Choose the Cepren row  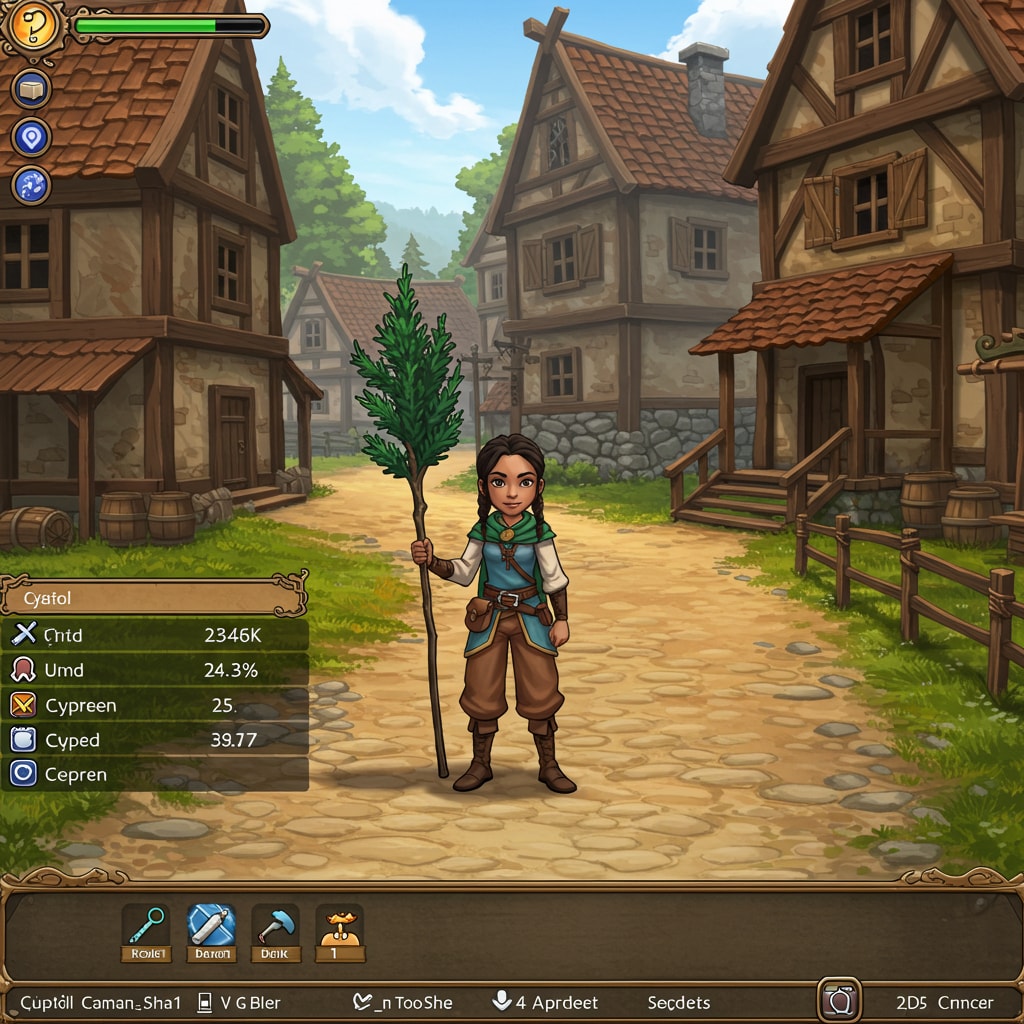(154, 774)
